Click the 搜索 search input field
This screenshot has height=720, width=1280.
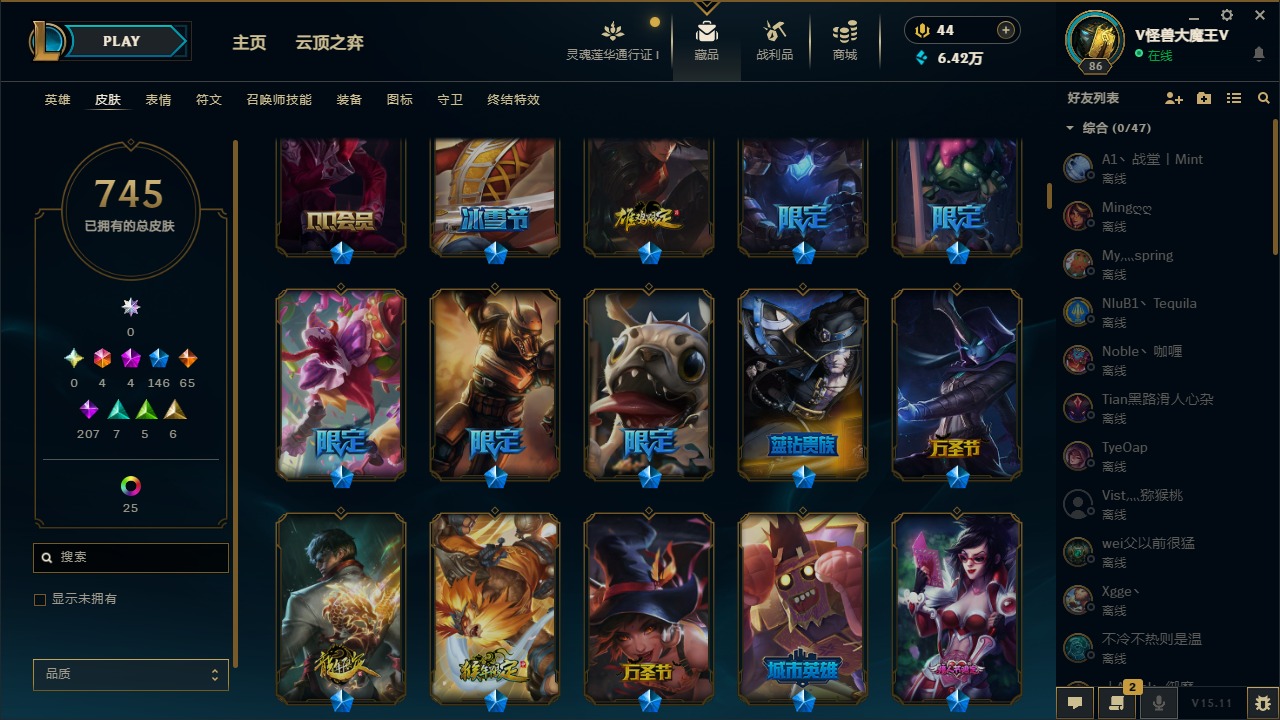point(130,557)
